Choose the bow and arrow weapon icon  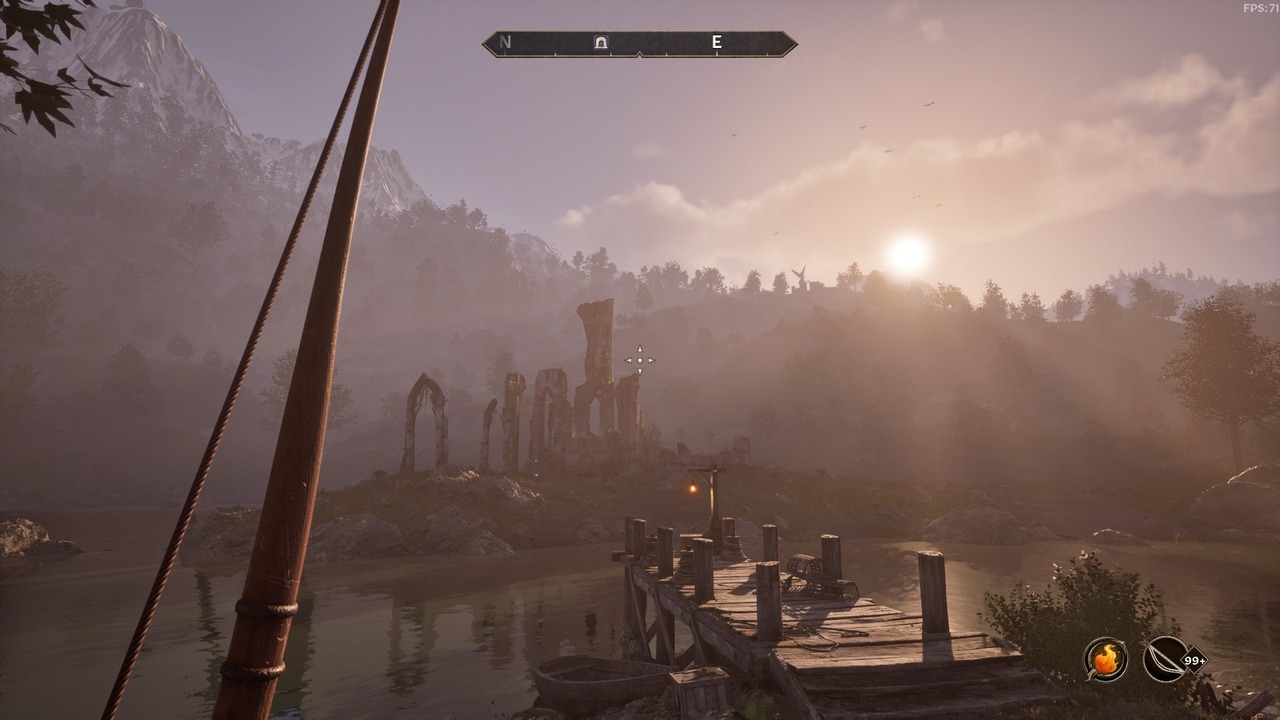pyautogui.click(x=1166, y=659)
